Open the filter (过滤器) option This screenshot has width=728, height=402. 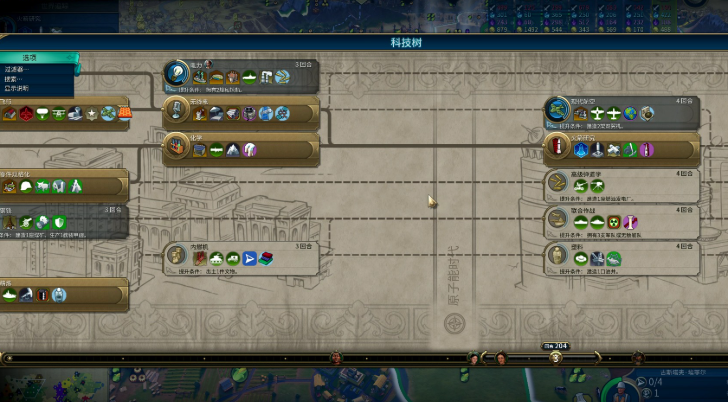(x=18, y=69)
